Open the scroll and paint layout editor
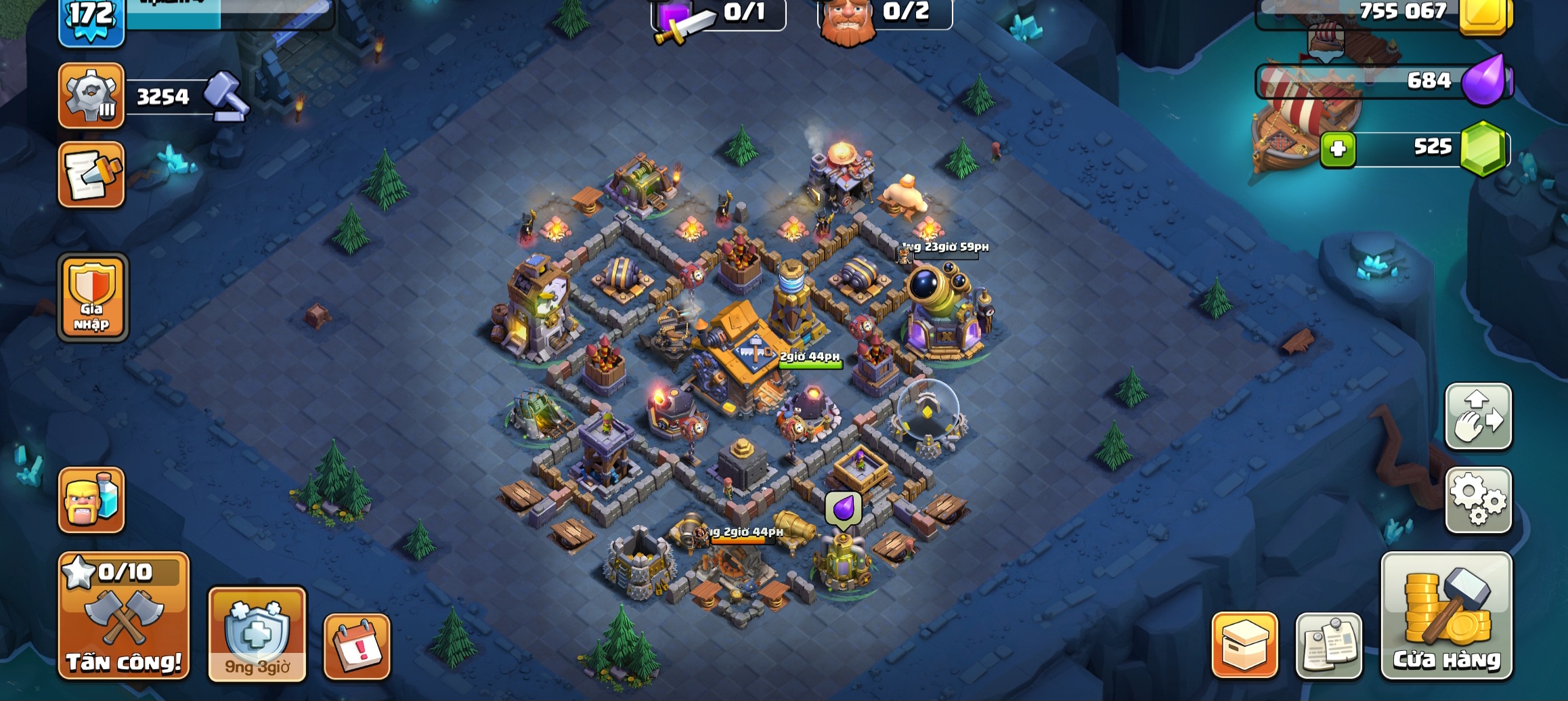1568x701 pixels. point(91,174)
